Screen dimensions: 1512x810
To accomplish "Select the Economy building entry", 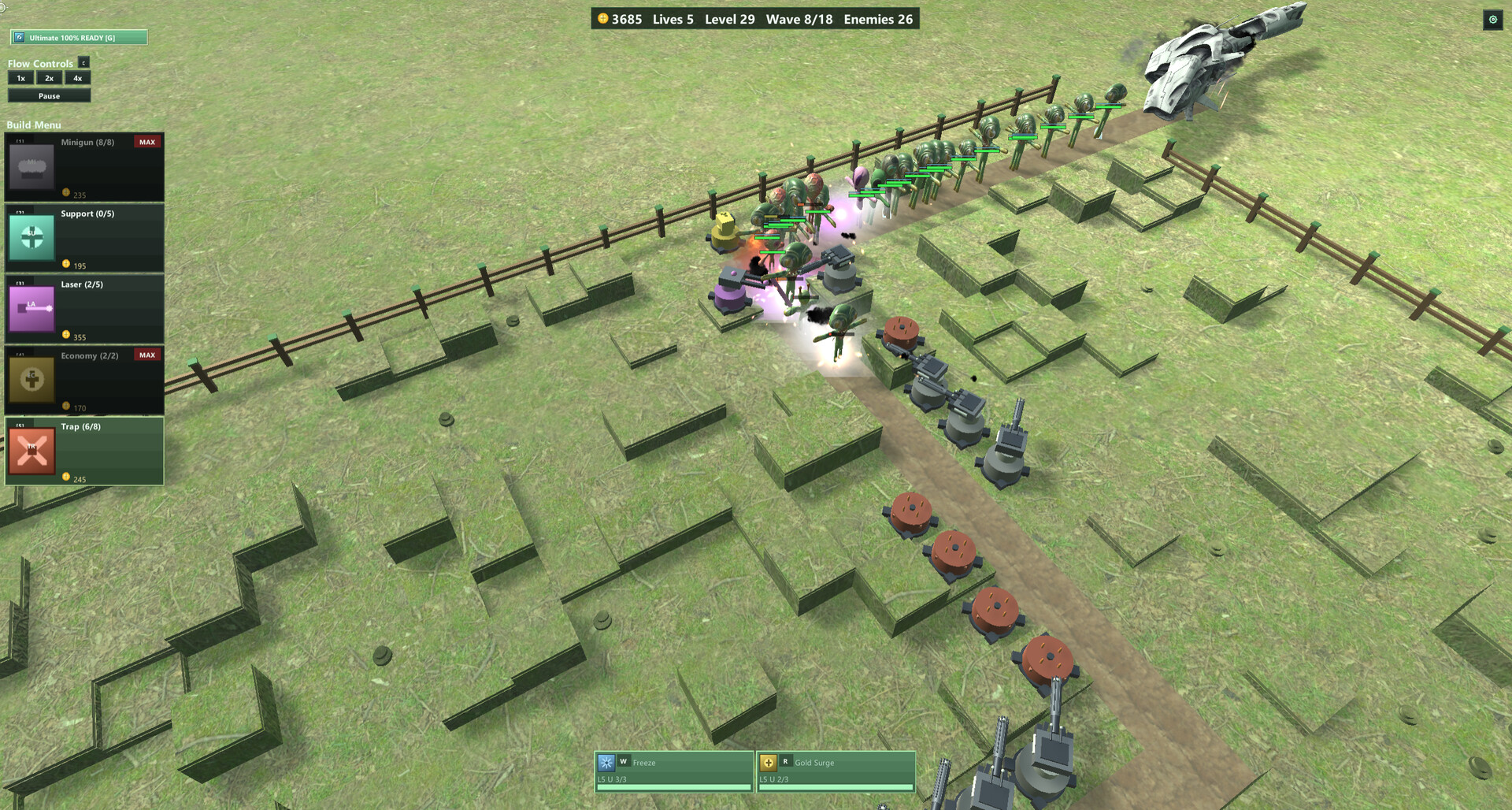I will tap(84, 380).
